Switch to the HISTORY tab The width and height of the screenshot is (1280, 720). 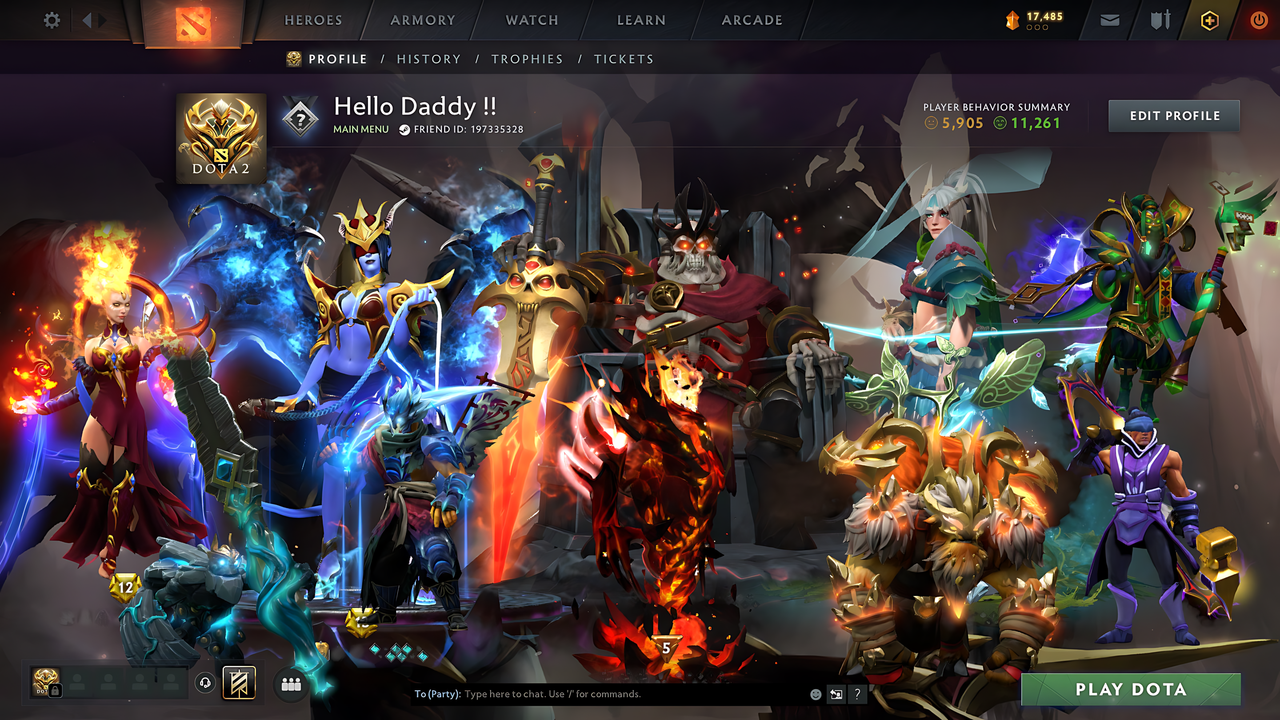coord(429,59)
